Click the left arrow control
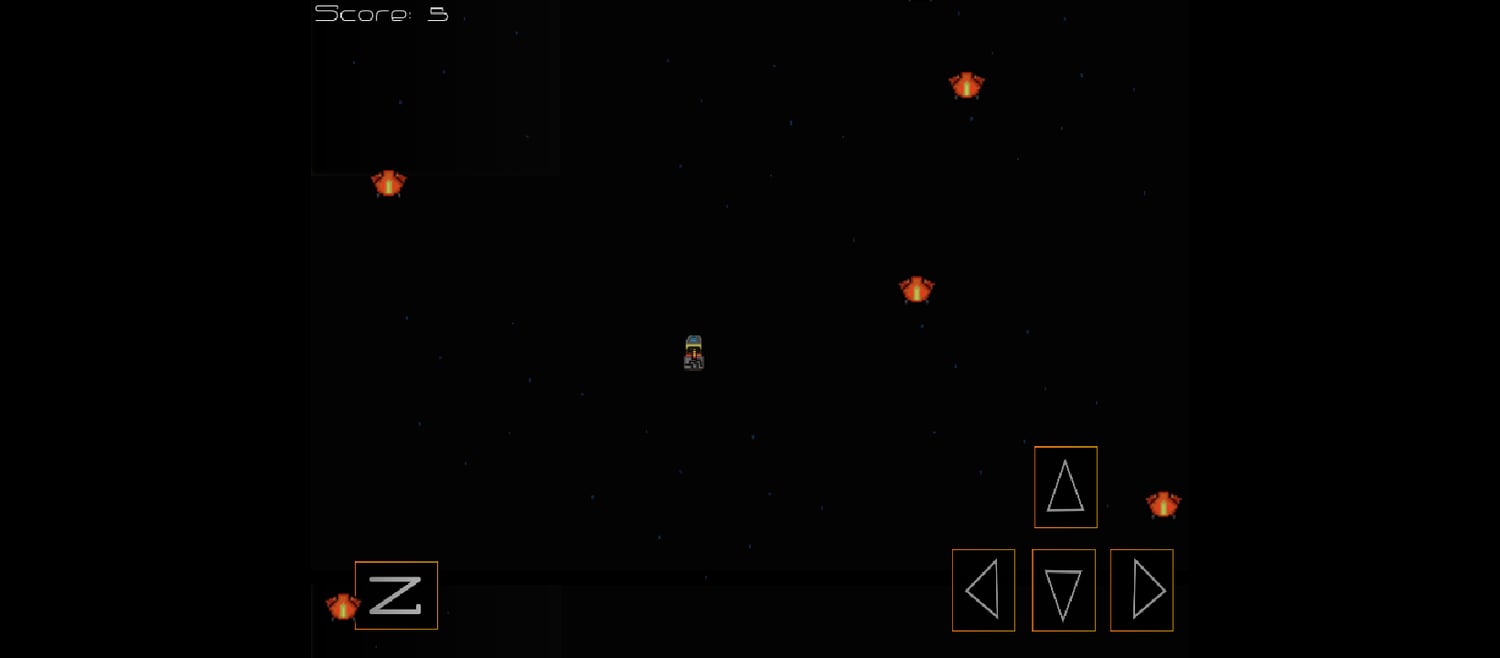The width and height of the screenshot is (1500, 658). pyautogui.click(x=983, y=590)
